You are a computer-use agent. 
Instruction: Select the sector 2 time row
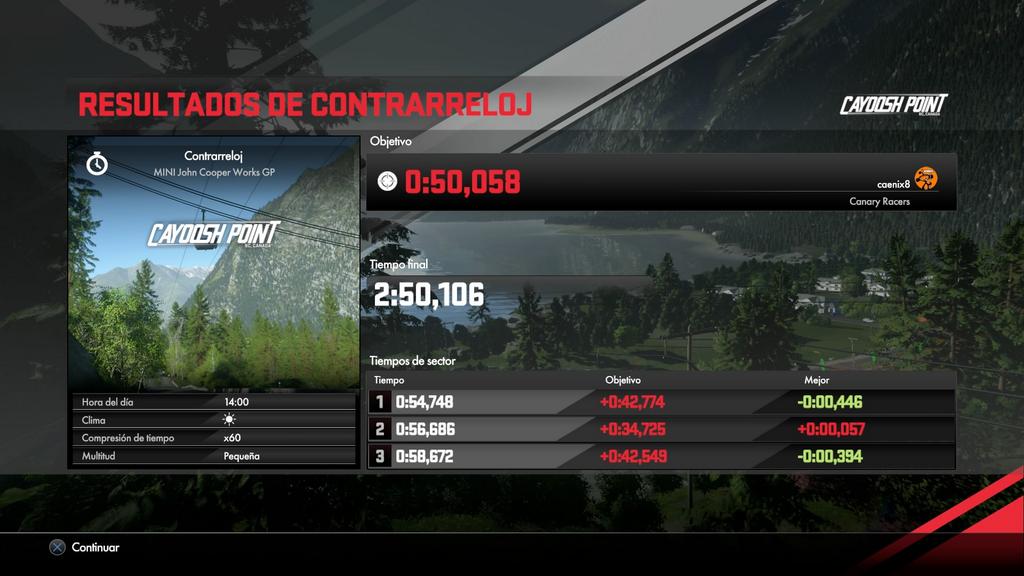click(661, 430)
